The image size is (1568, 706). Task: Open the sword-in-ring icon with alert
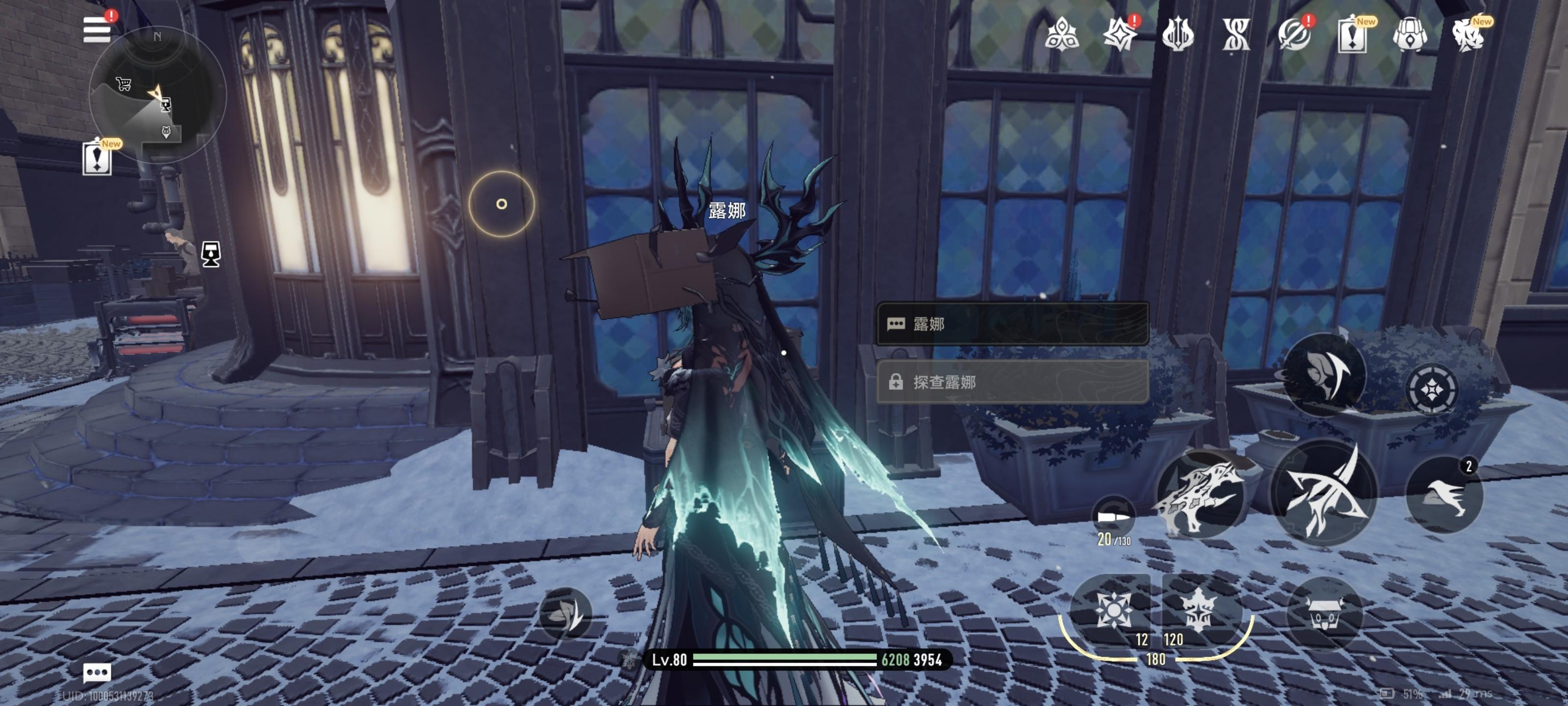tap(1294, 34)
